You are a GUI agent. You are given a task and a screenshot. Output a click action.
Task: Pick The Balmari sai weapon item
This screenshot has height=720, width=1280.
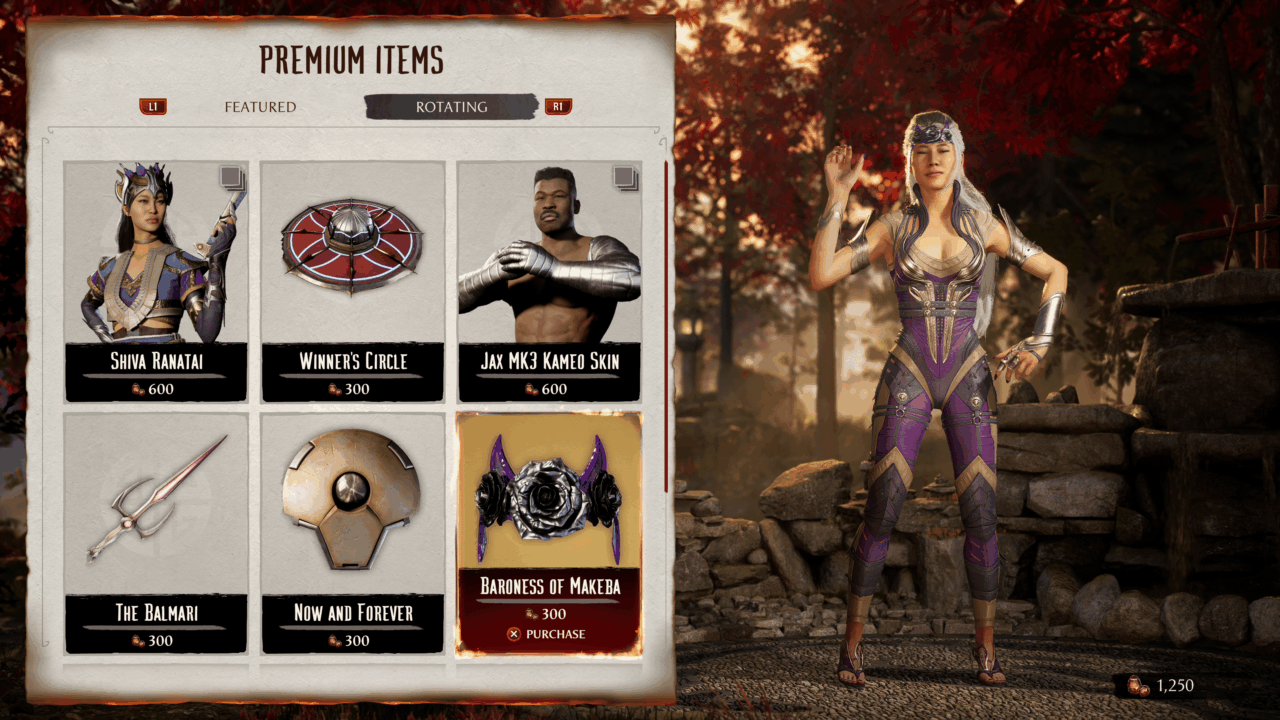click(x=156, y=533)
